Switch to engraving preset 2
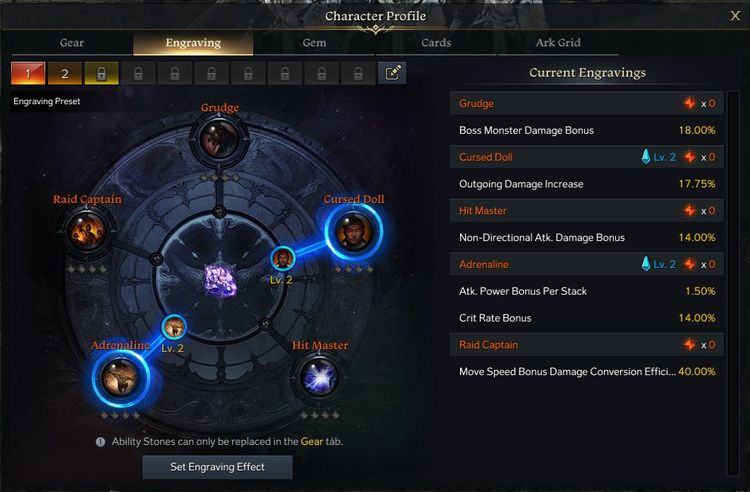Screen dimensions: 750x492 [65, 73]
